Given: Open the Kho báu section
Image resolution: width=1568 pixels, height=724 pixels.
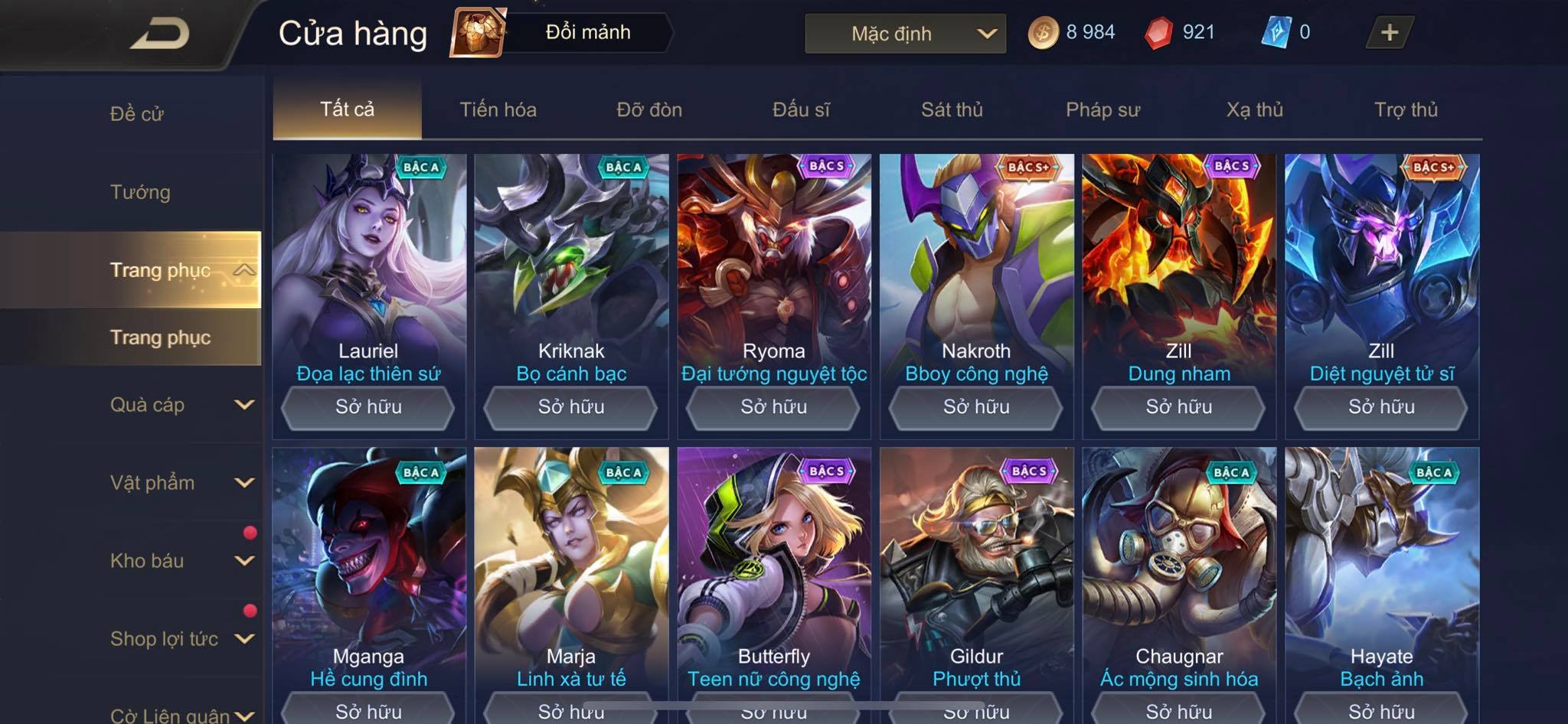Looking at the screenshot, I should pos(180,561).
